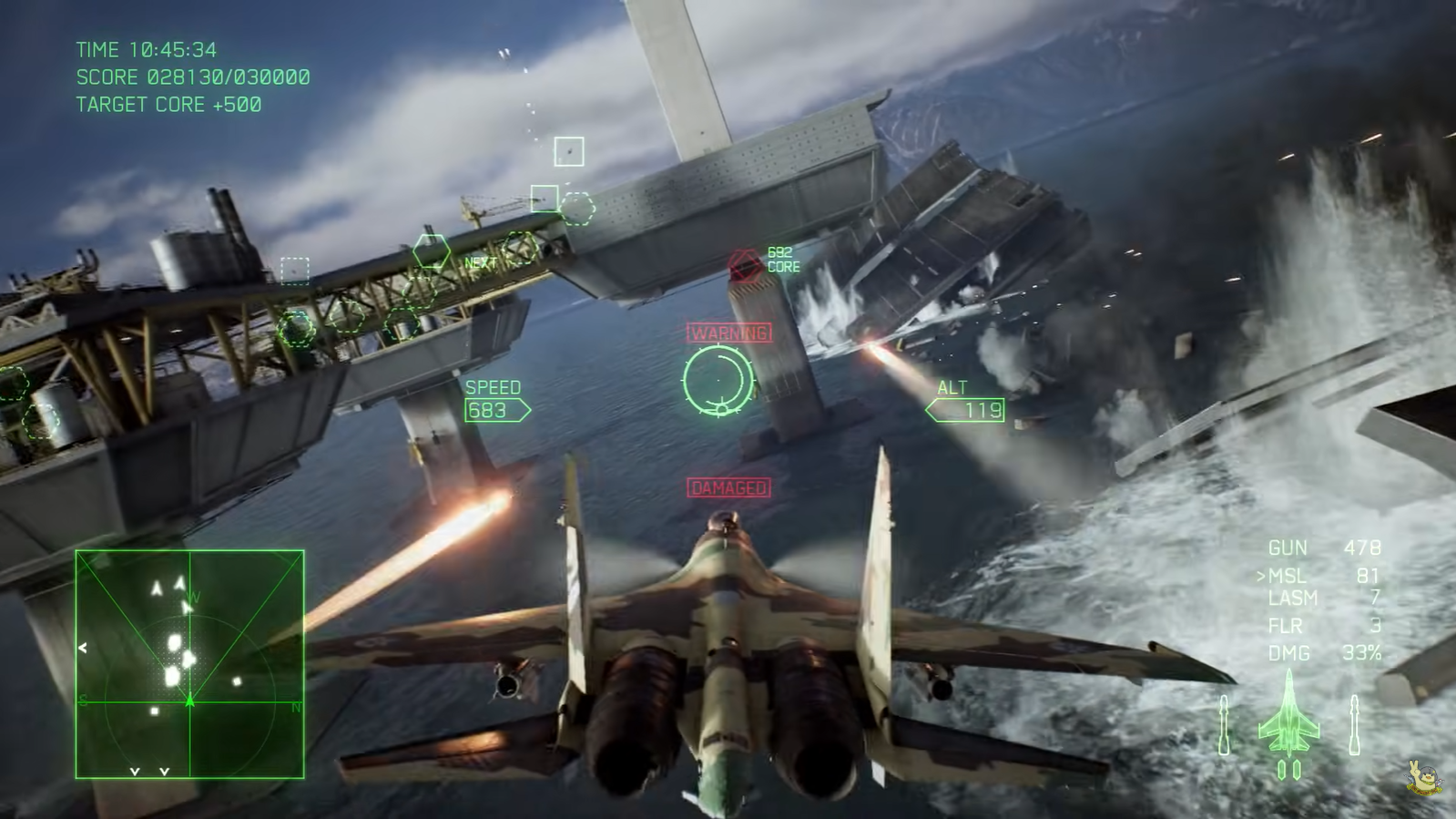
Task: Expand the SPEED readout showing 683
Action: pyautogui.click(x=493, y=400)
